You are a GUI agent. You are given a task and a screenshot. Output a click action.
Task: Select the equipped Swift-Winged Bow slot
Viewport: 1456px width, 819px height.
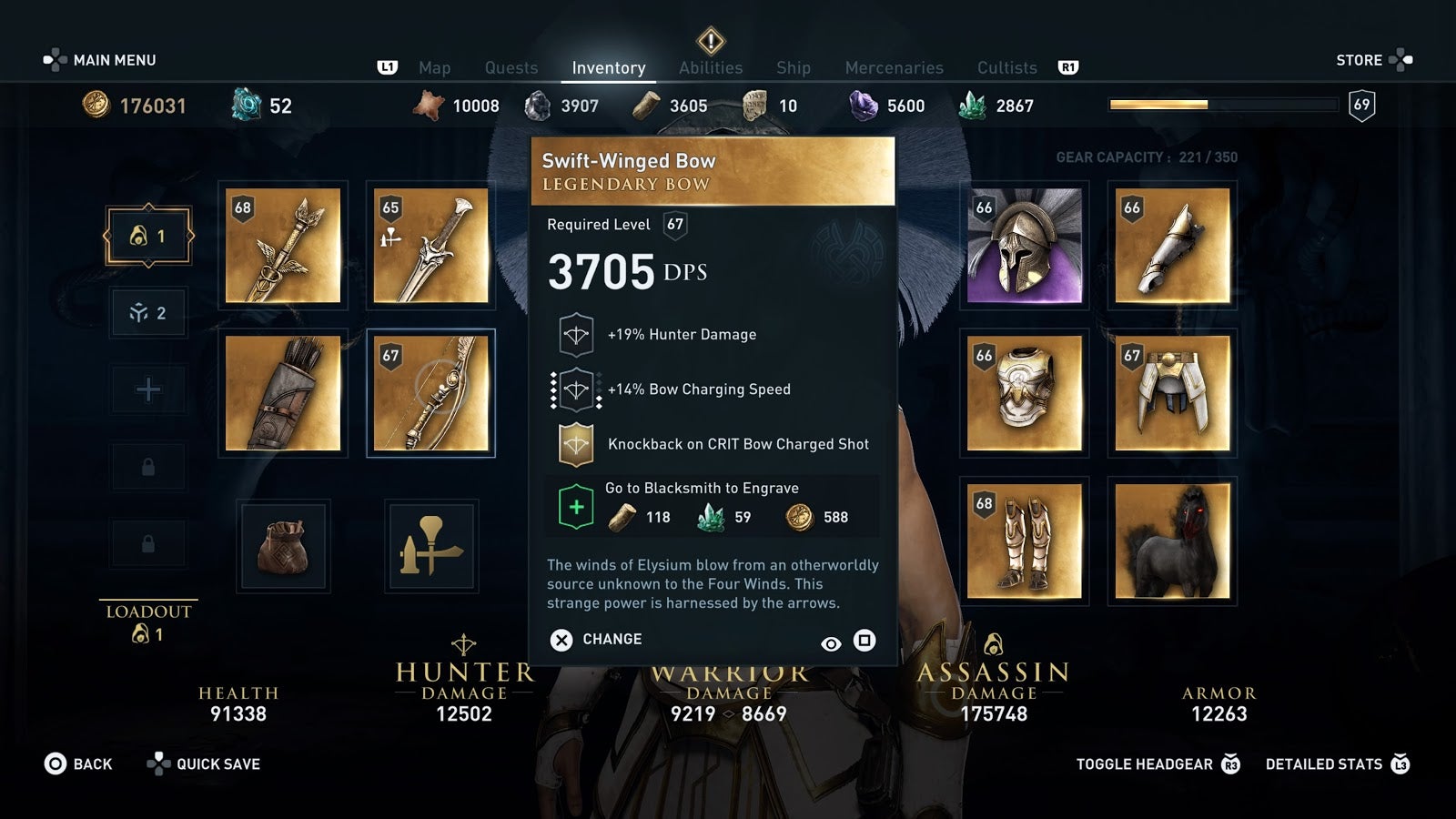point(430,393)
